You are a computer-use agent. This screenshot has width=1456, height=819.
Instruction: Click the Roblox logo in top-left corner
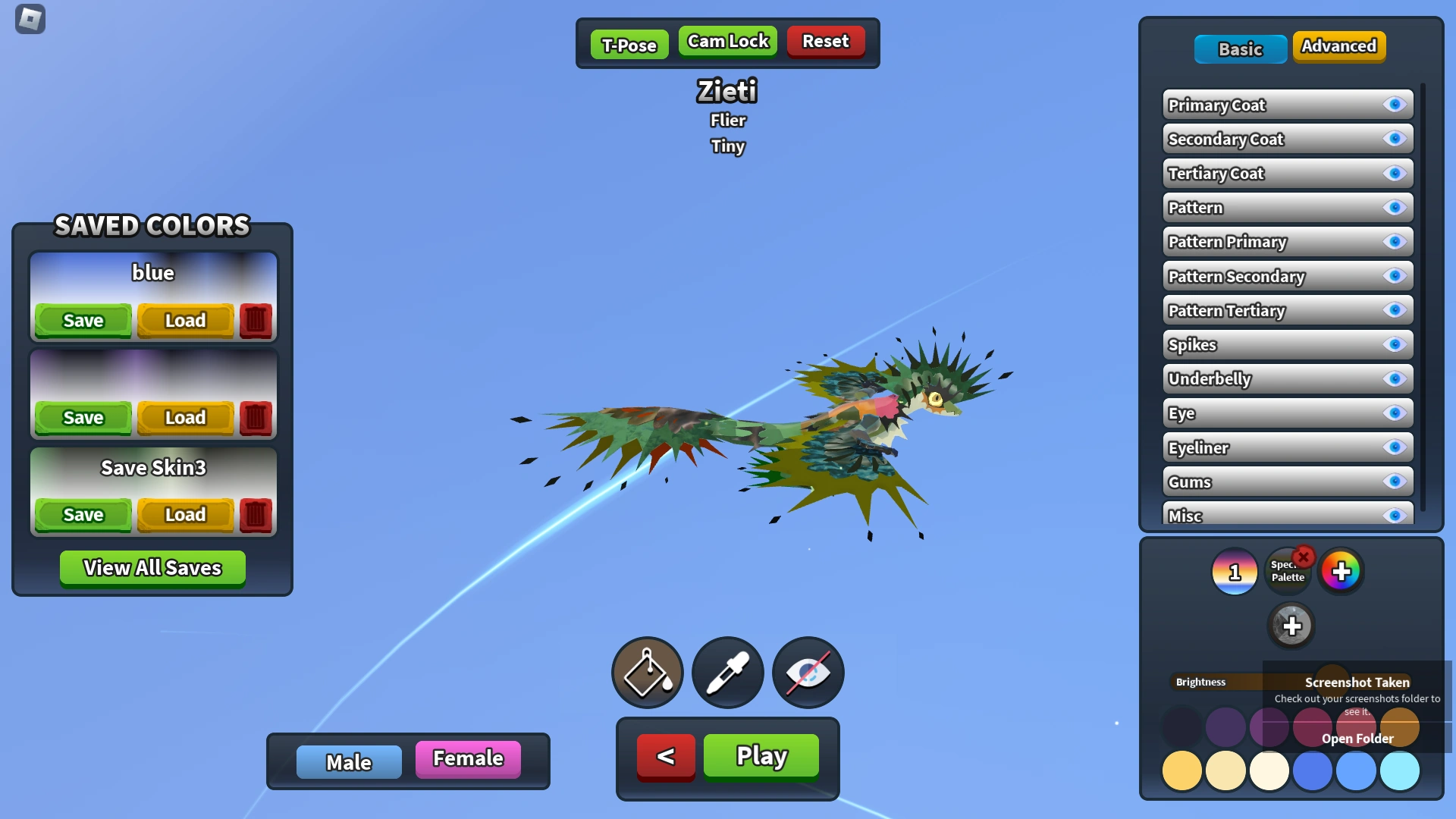[30, 19]
